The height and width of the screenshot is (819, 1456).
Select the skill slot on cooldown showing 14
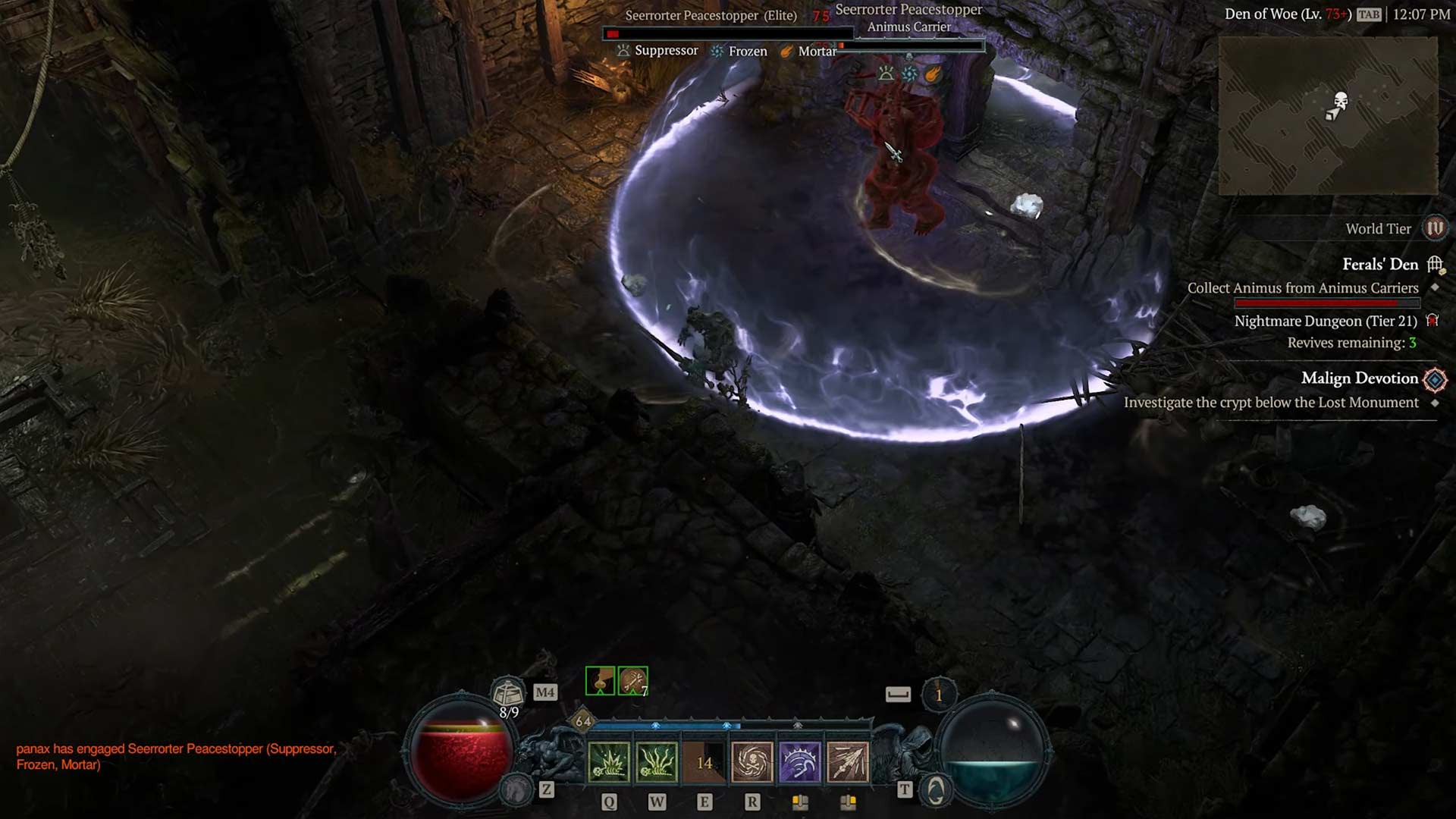[x=704, y=761]
